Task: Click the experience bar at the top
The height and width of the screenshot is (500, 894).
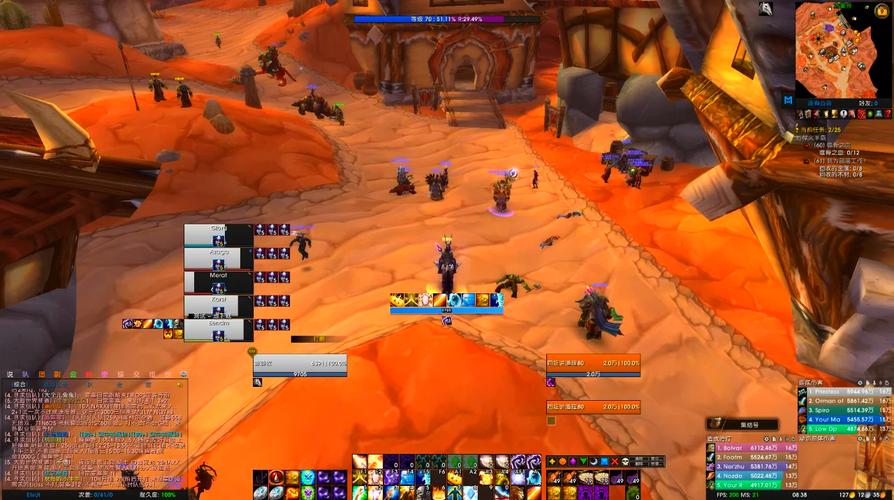Action: pyautogui.click(x=446, y=19)
